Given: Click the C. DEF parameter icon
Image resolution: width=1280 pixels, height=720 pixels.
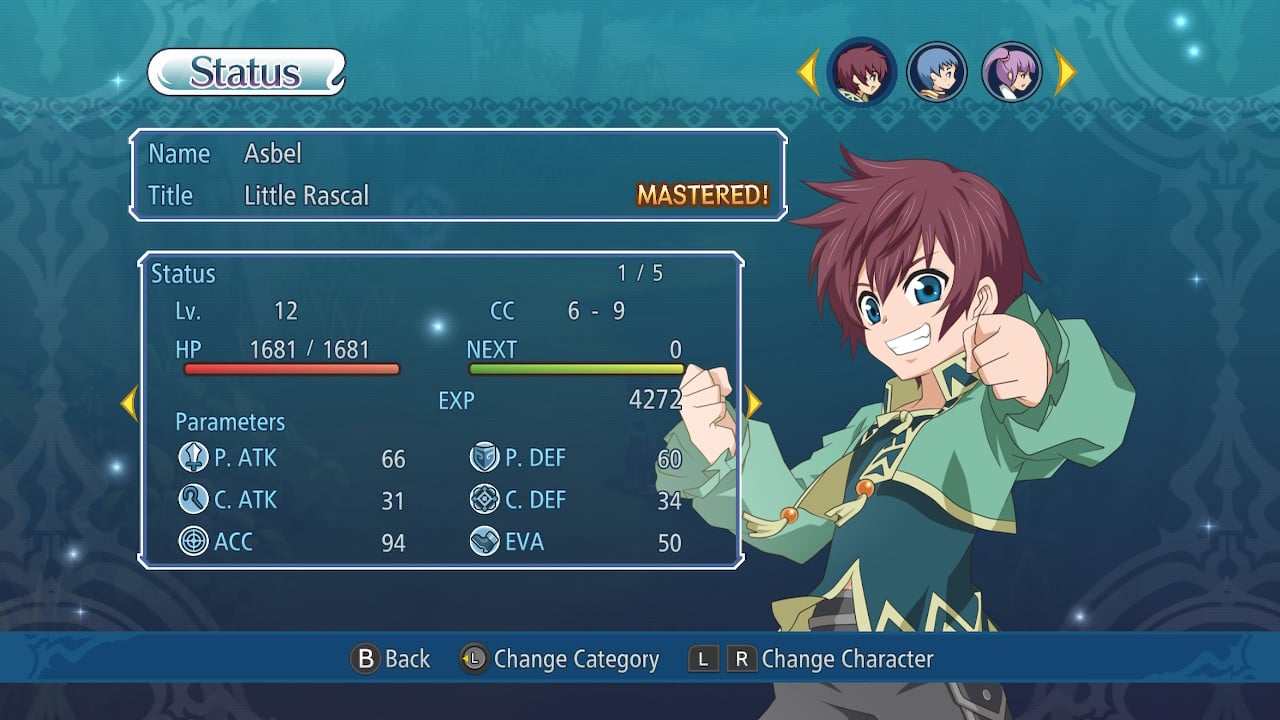Looking at the screenshot, I should [x=487, y=500].
